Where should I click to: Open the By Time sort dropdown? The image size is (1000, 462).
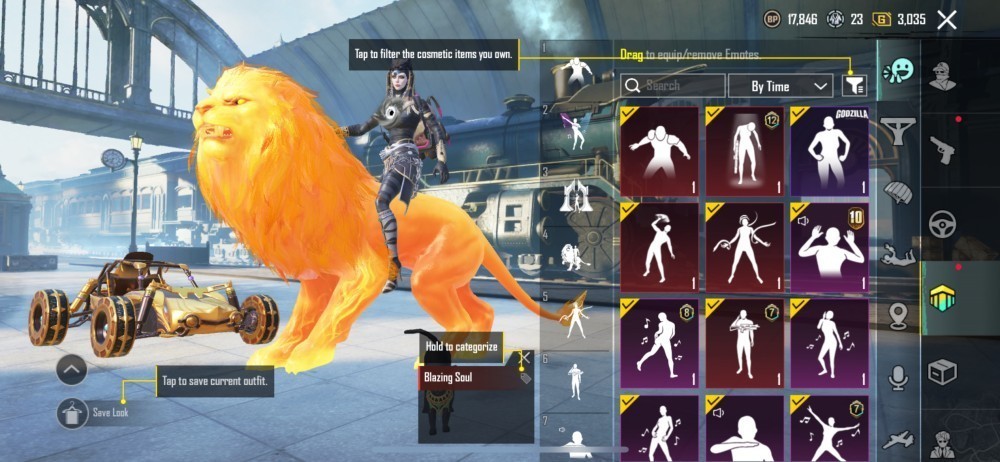[780, 86]
